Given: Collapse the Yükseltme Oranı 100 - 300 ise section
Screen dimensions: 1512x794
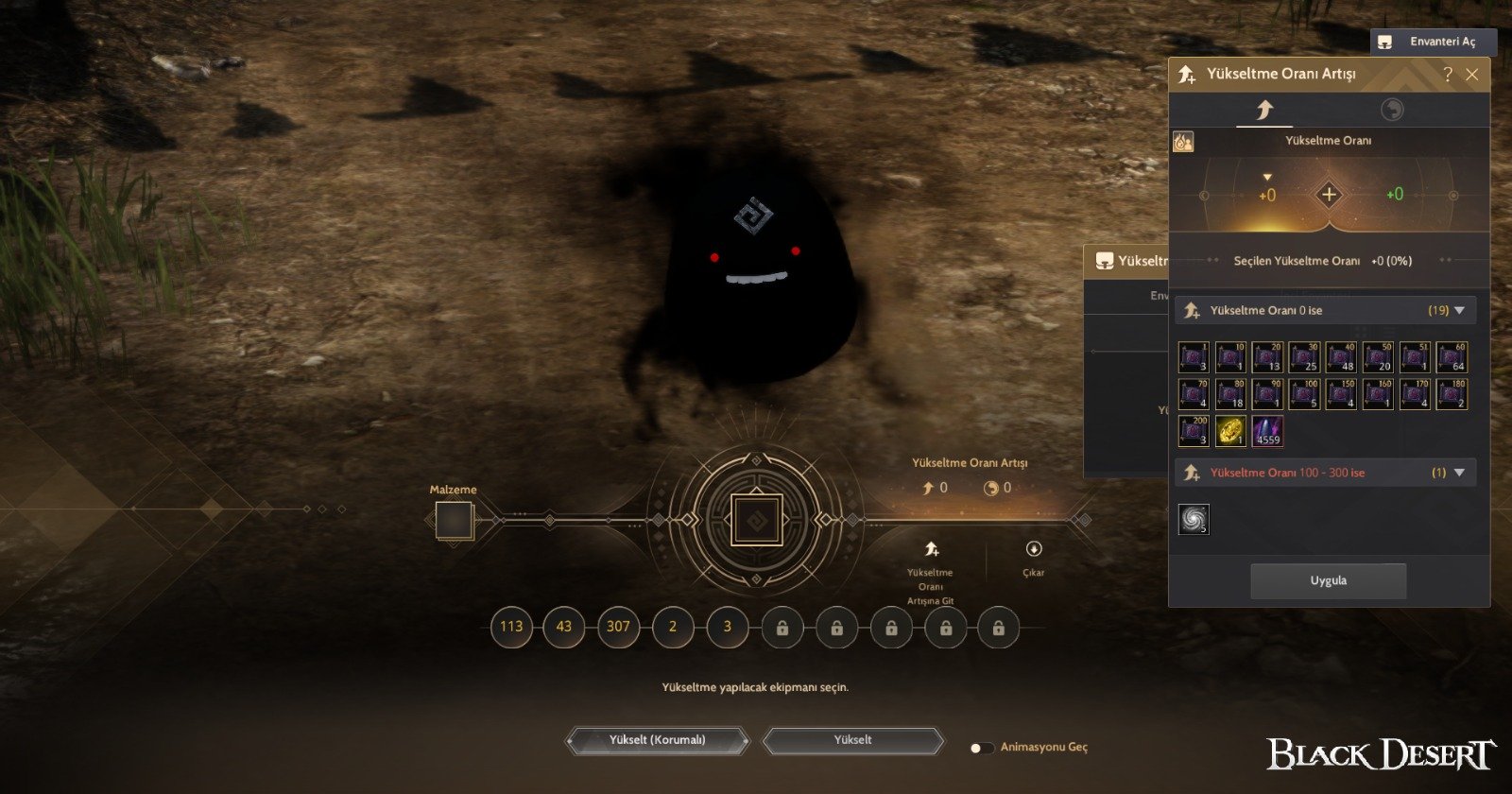Looking at the screenshot, I should tap(1459, 473).
